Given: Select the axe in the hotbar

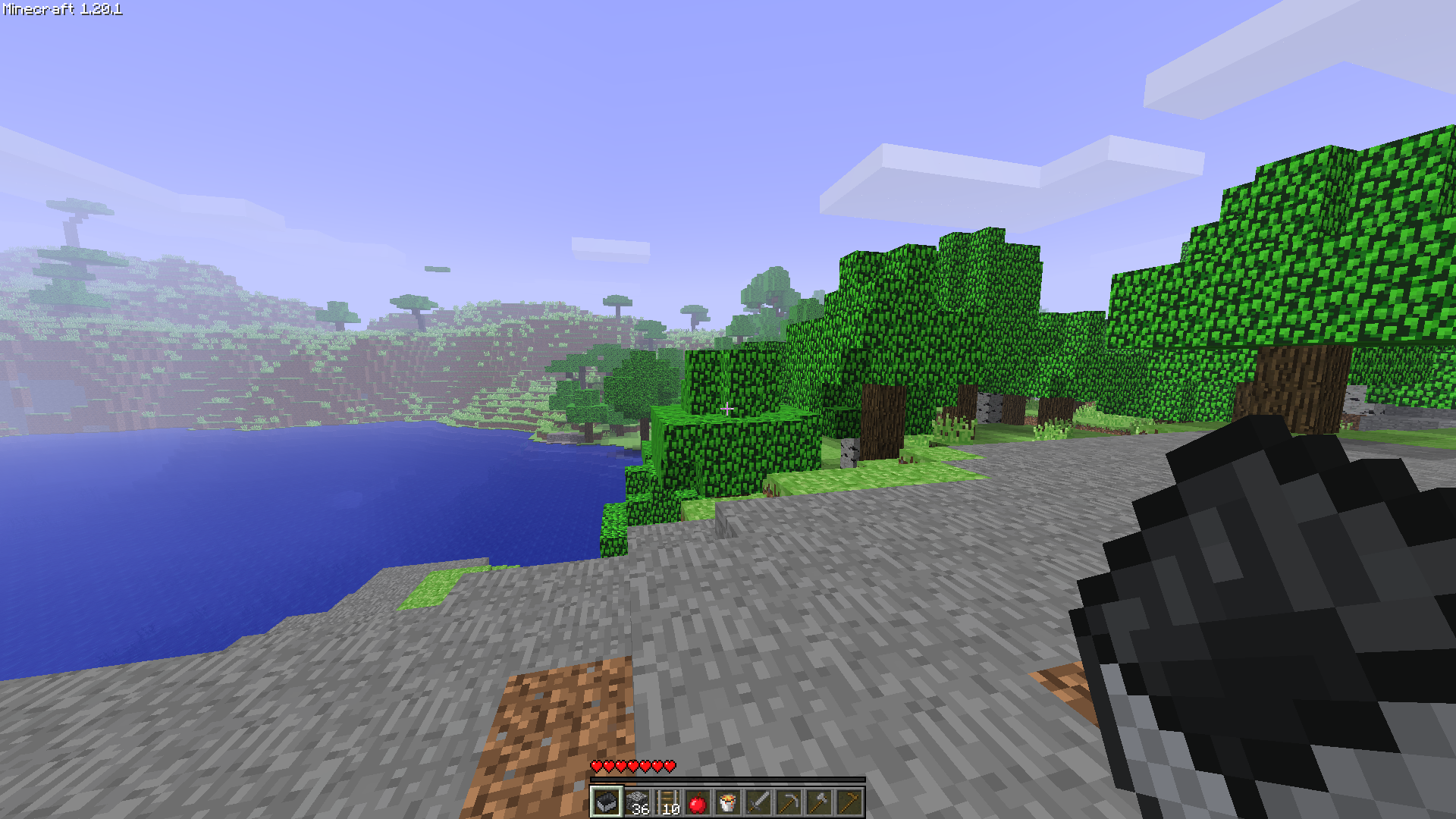Looking at the screenshot, I should [820, 802].
